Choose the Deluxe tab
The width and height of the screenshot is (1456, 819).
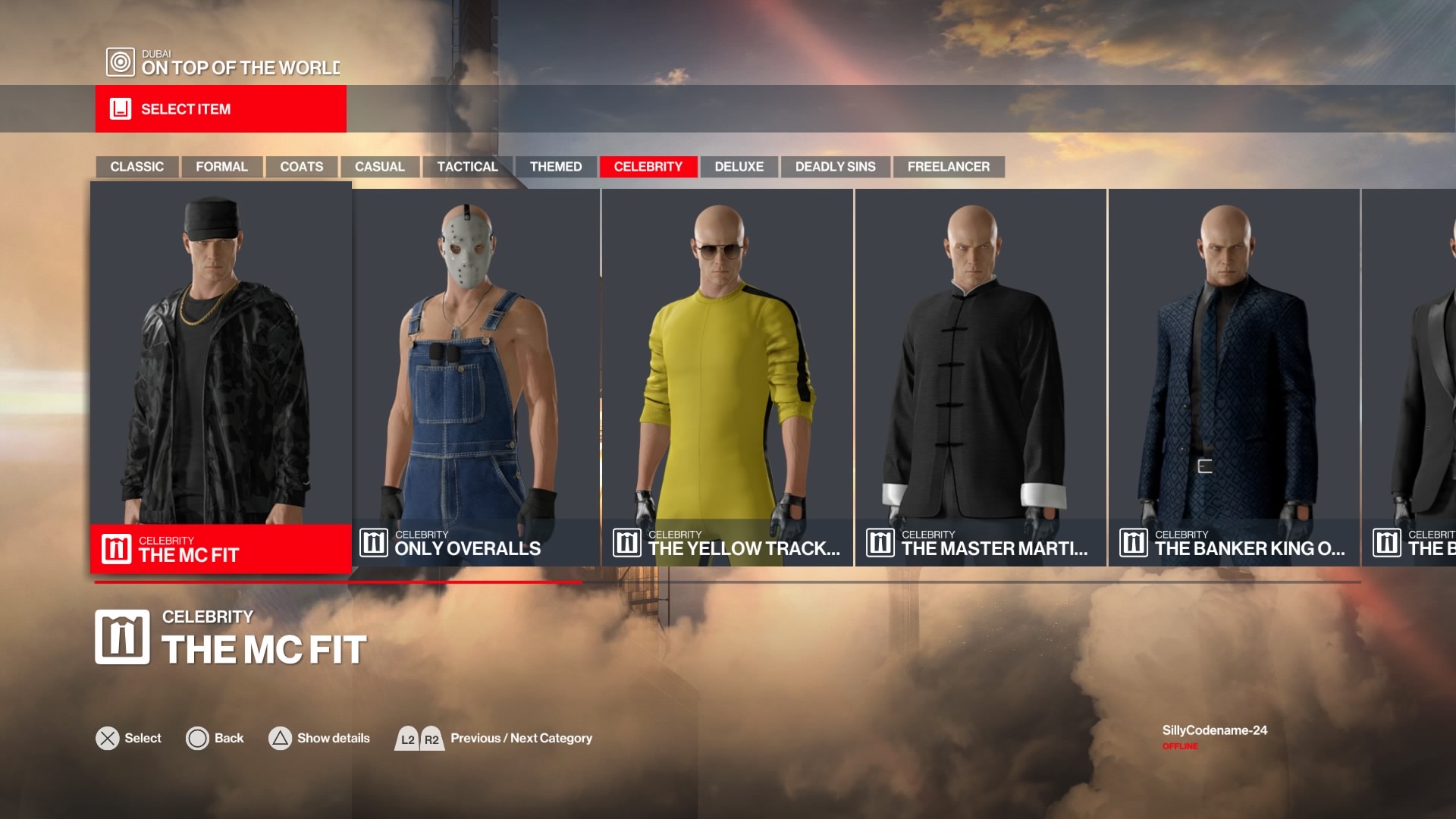pos(739,167)
